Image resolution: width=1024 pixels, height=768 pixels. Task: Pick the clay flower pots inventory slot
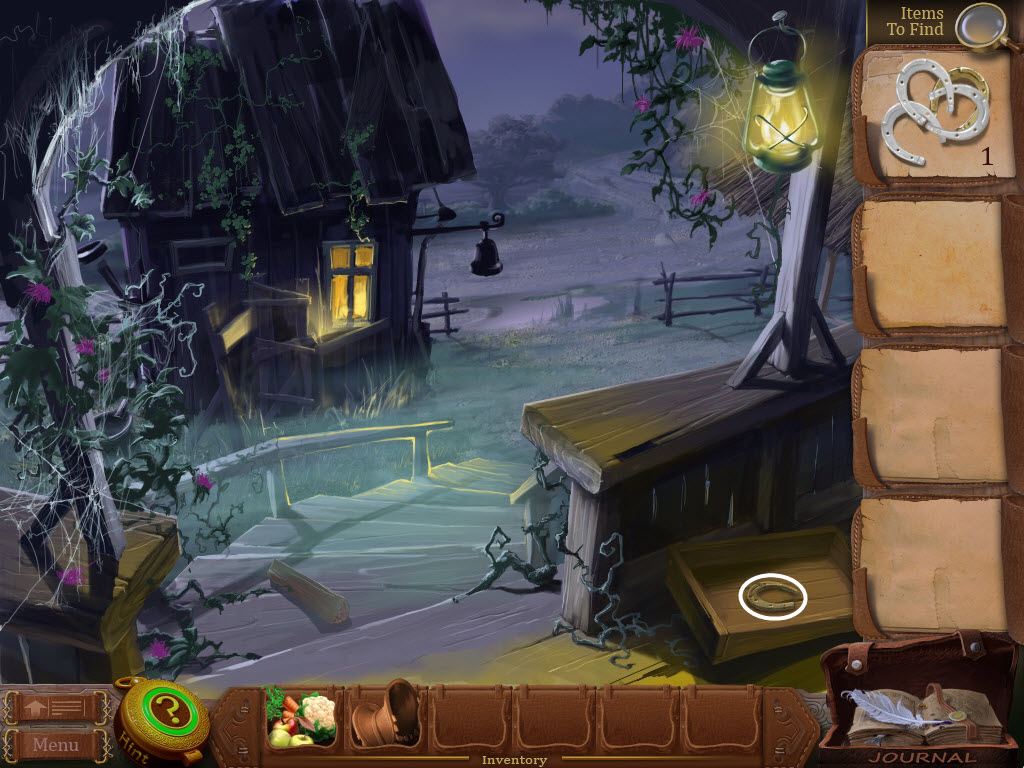coord(385,714)
